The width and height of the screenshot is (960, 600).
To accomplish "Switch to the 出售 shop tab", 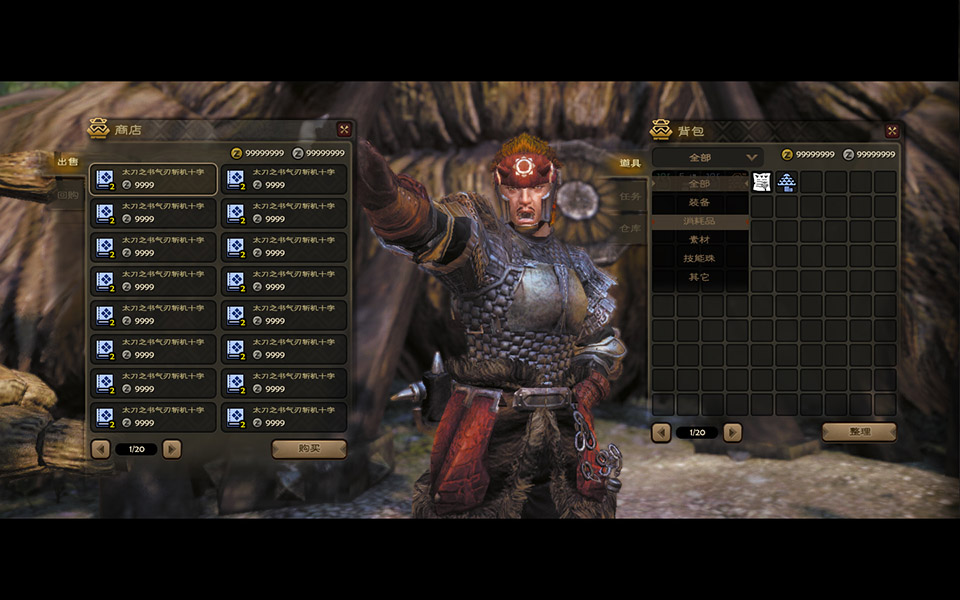I will (68, 163).
